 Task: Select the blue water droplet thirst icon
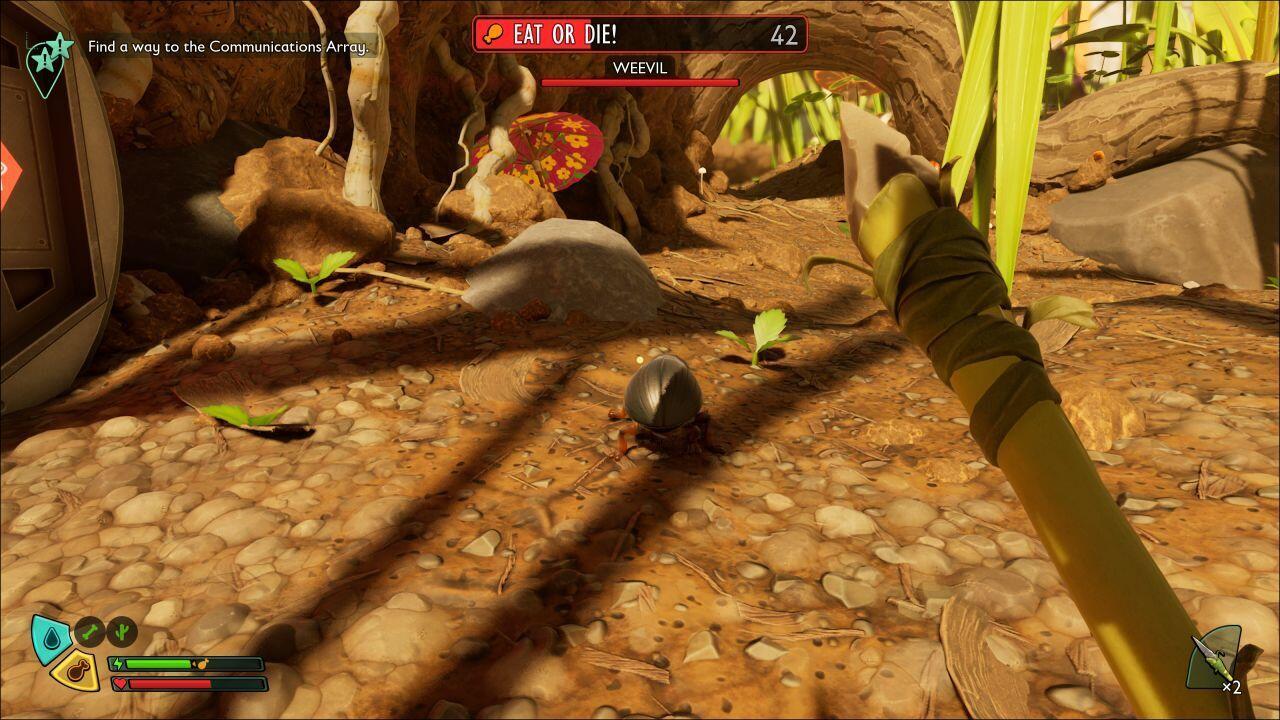pos(49,636)
